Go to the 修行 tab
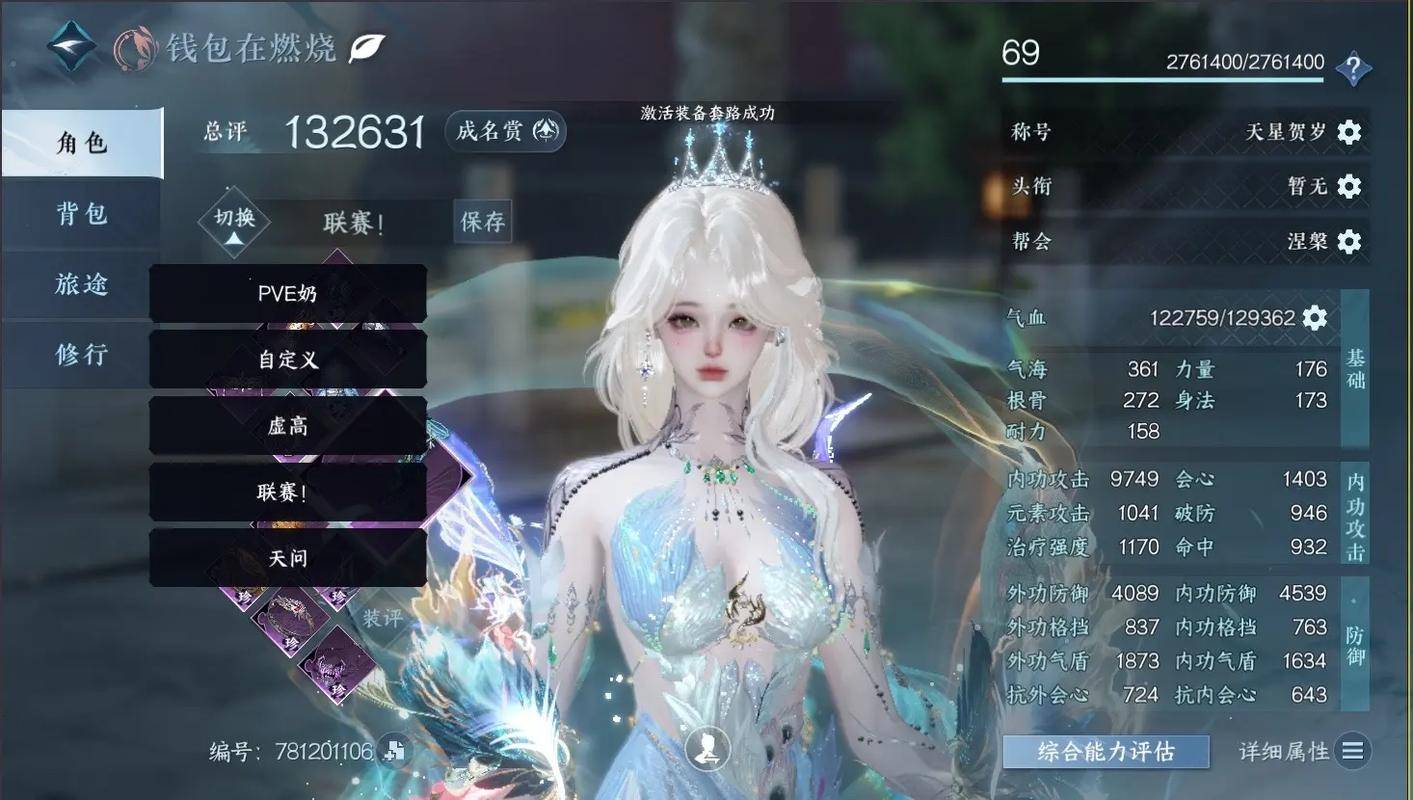Viewport: 1413px width, 800px height. tap(82, 354)
